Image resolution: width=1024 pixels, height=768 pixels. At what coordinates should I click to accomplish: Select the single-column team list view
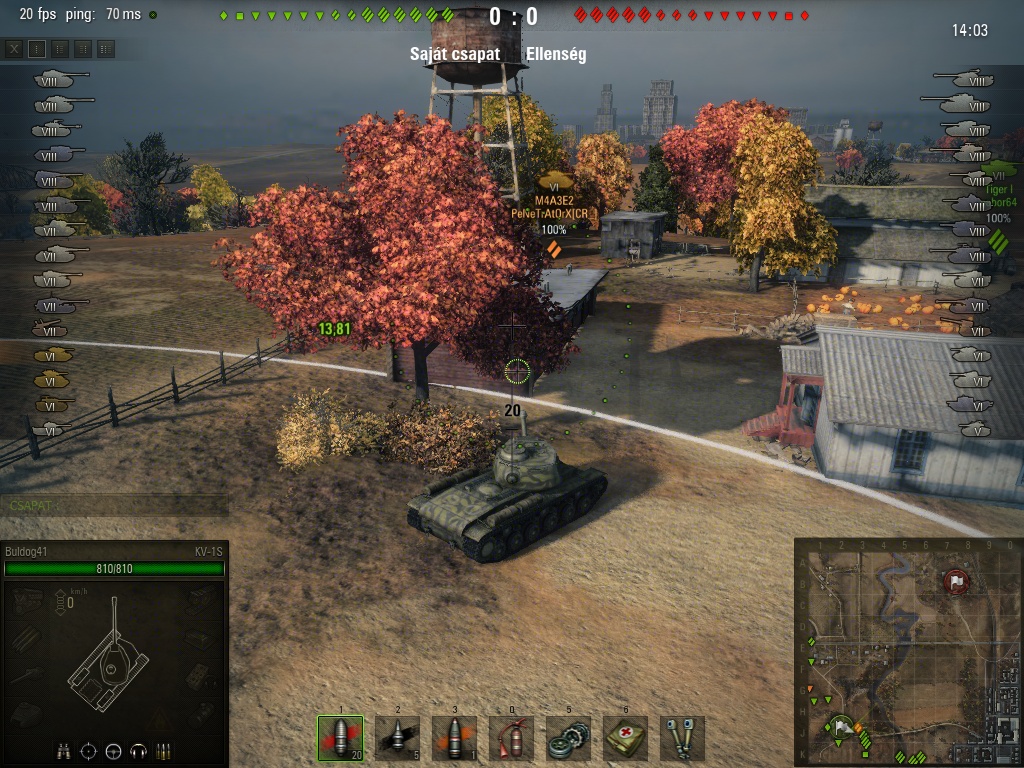[37, 48]
